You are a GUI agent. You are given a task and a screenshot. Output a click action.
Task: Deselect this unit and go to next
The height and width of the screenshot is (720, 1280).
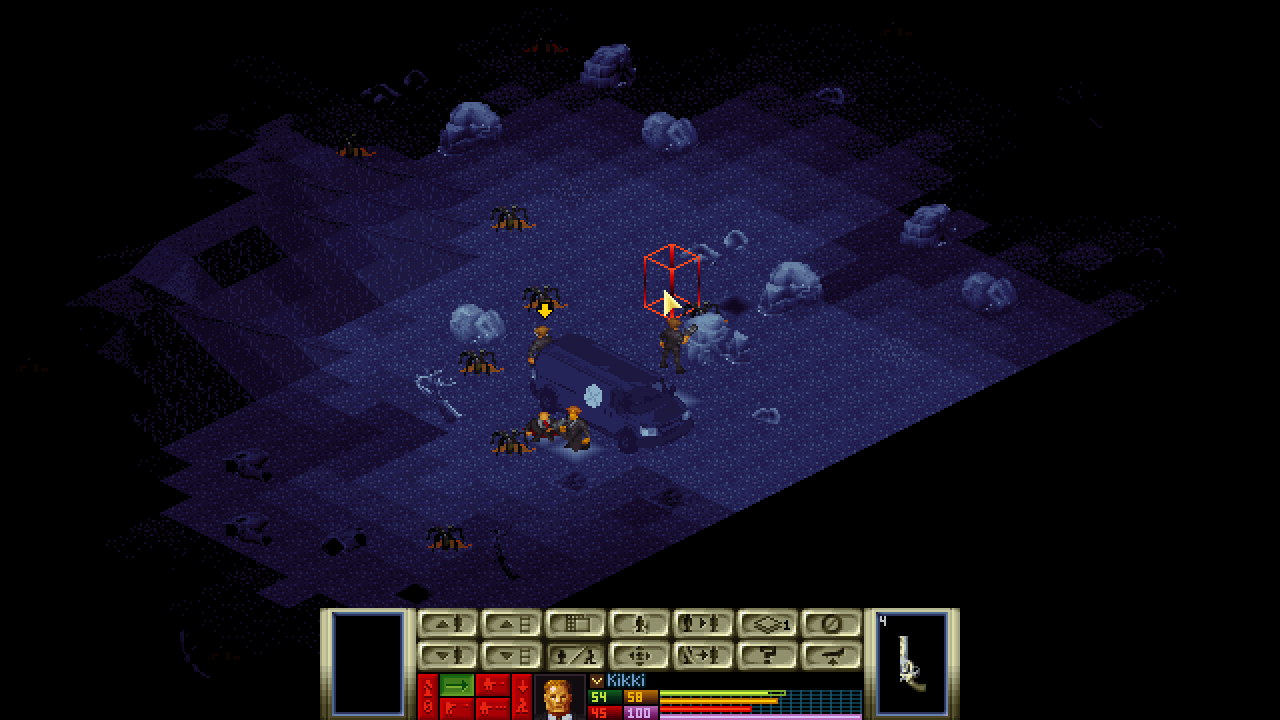click(x=703, y=656)
